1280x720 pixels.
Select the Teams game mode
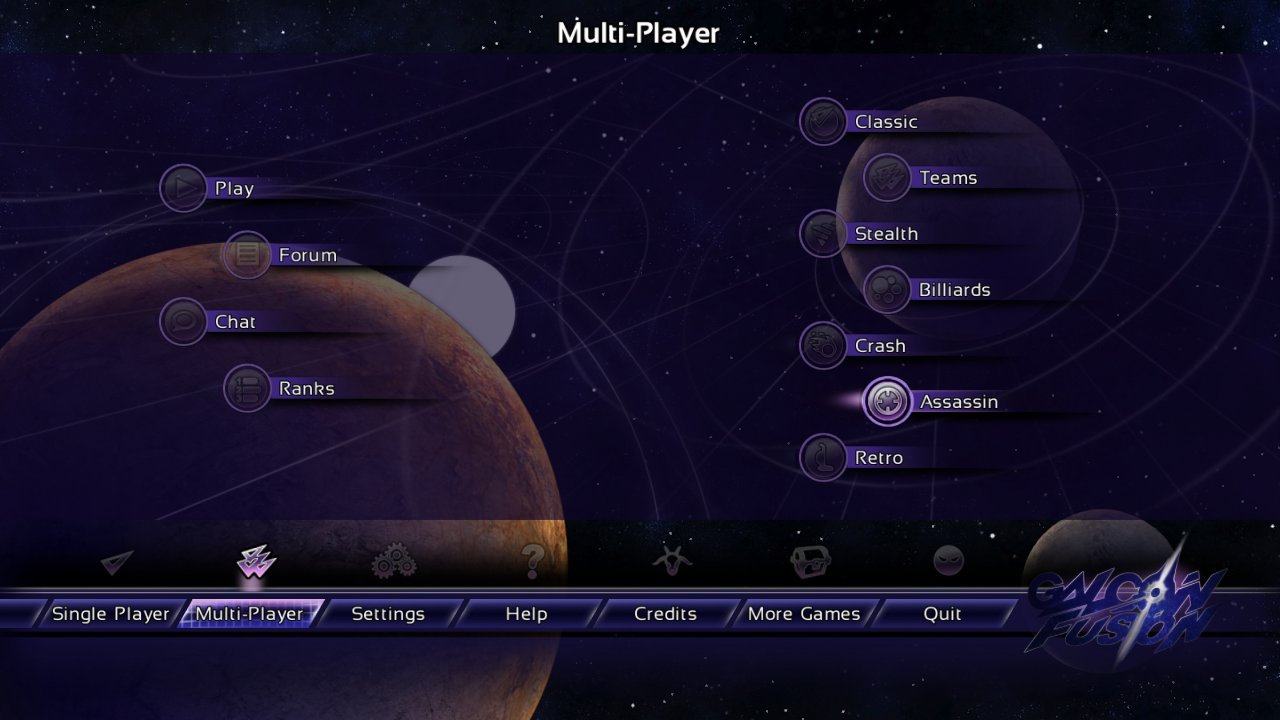[947, 178]
